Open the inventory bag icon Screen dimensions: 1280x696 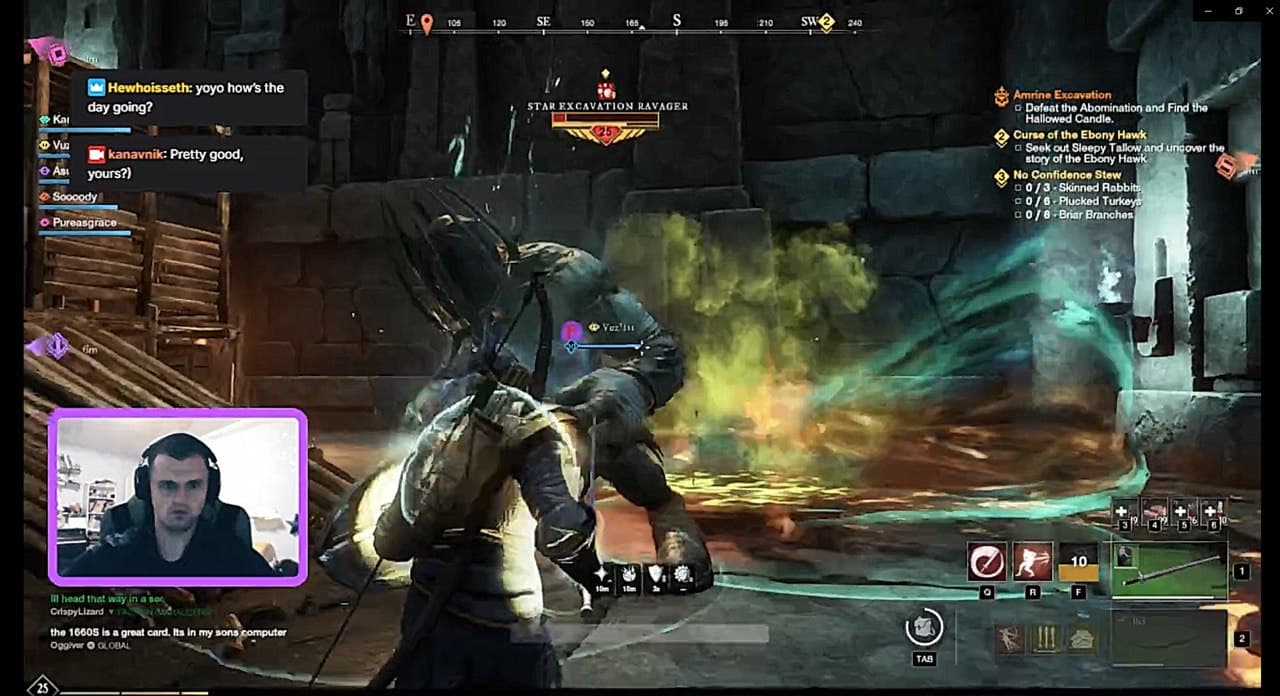924,628
